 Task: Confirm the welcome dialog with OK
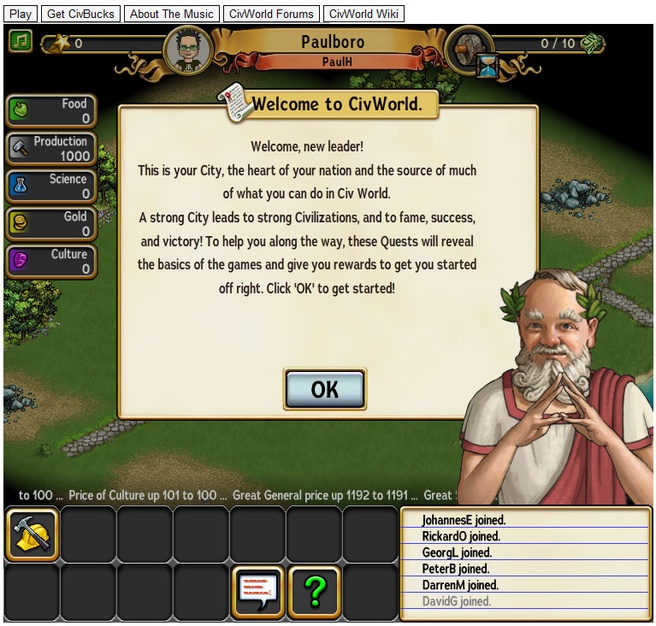324,389
